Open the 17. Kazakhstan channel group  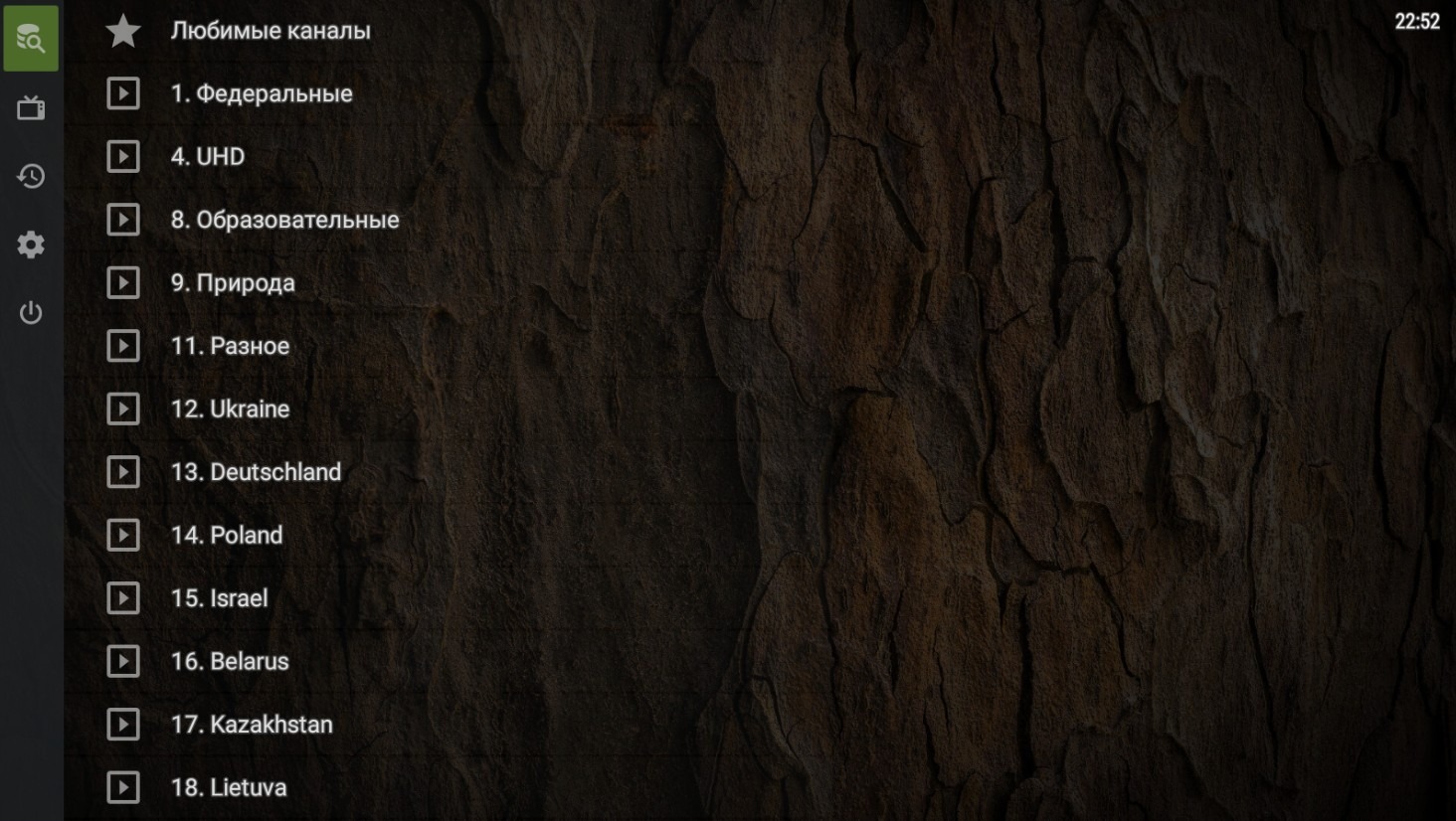pos(253,725)
